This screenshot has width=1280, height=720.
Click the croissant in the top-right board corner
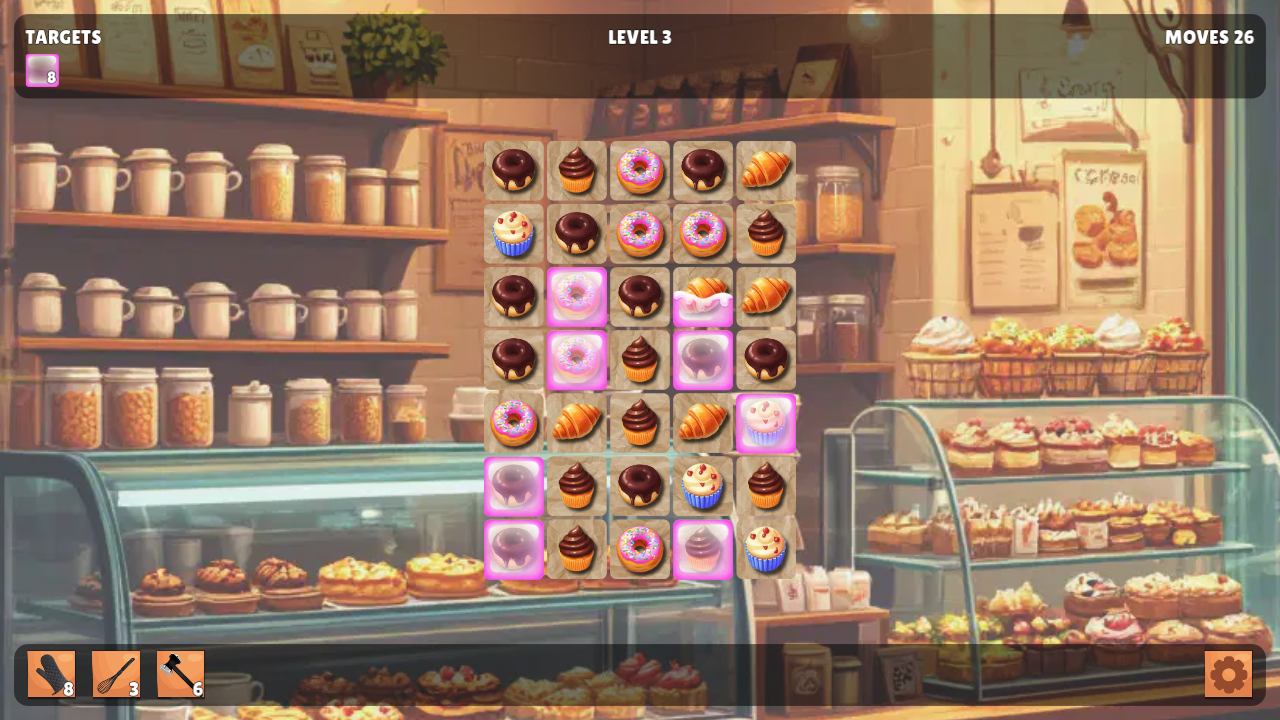point(765,170)
